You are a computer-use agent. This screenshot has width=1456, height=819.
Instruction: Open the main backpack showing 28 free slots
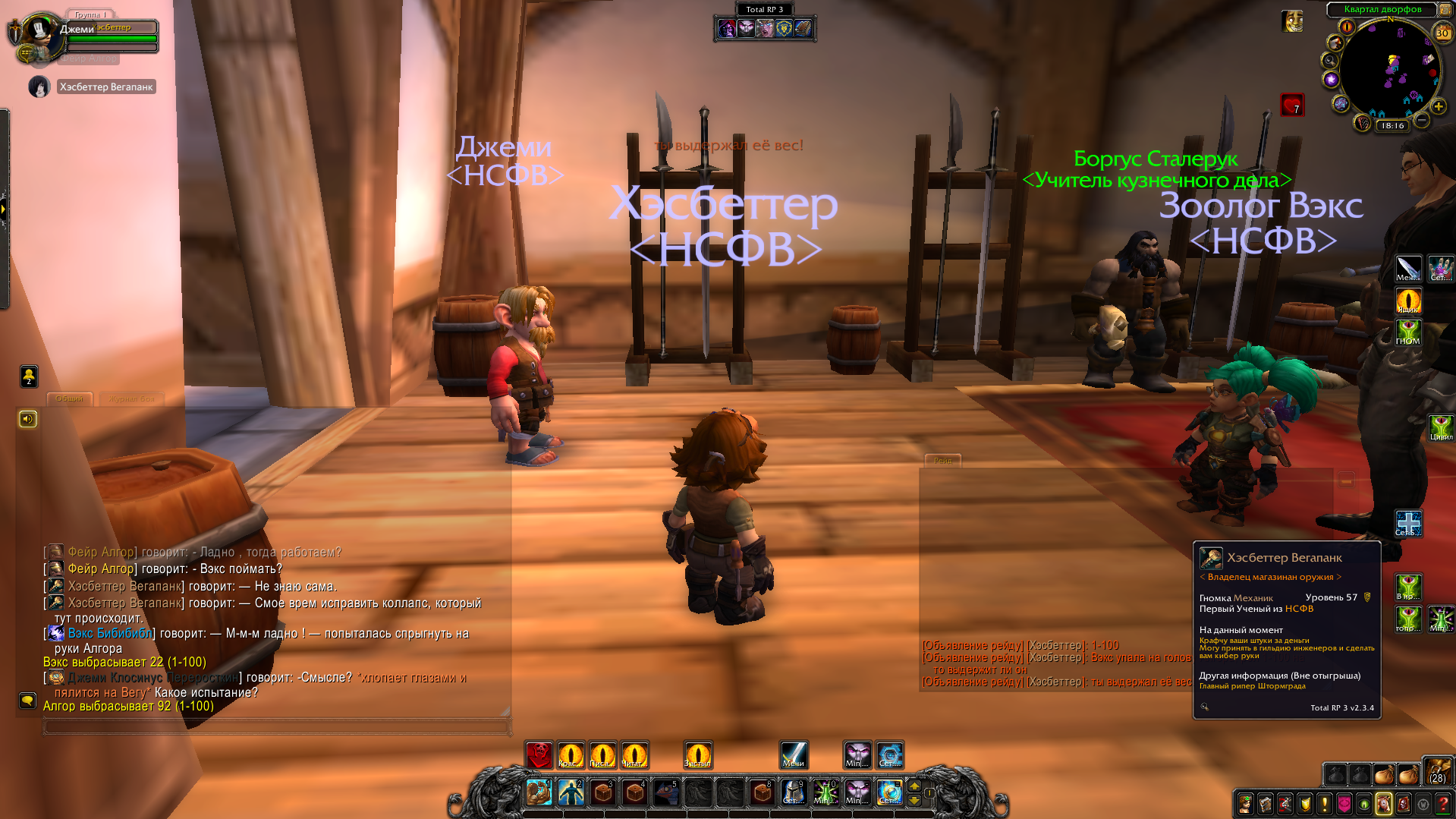[x=1437, y=771]
